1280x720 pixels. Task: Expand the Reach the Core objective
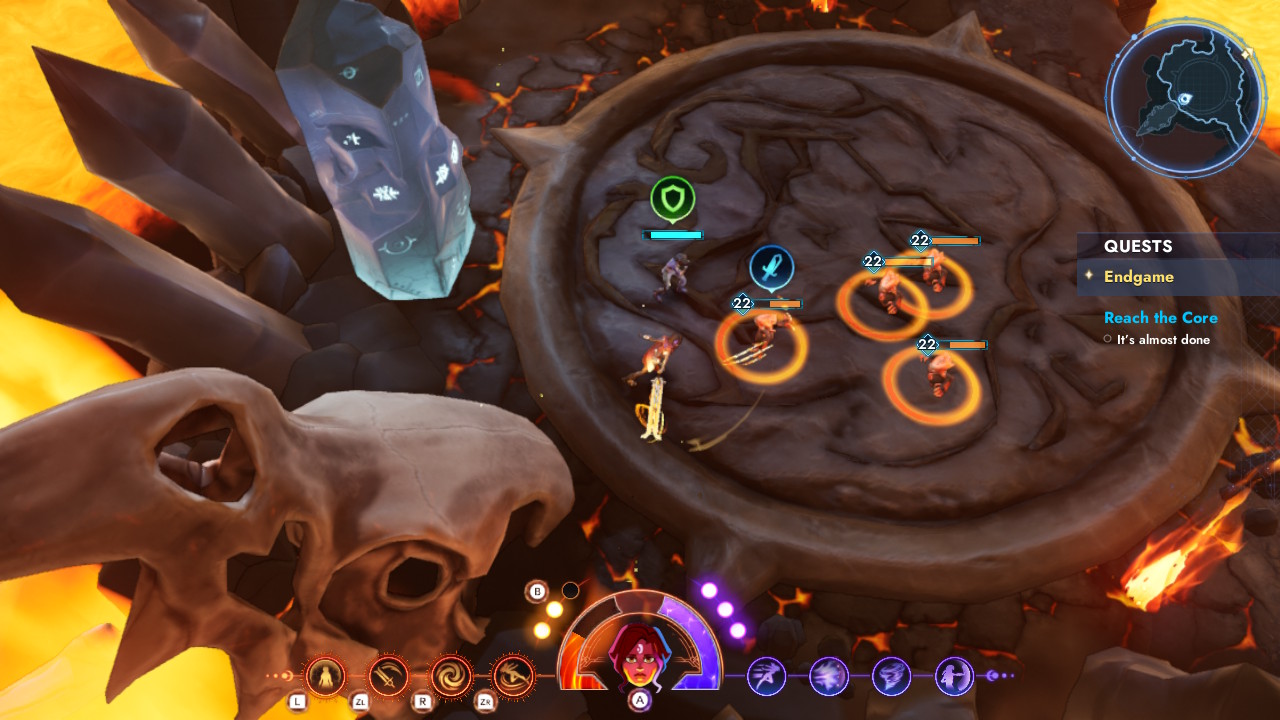point(1160,317)
